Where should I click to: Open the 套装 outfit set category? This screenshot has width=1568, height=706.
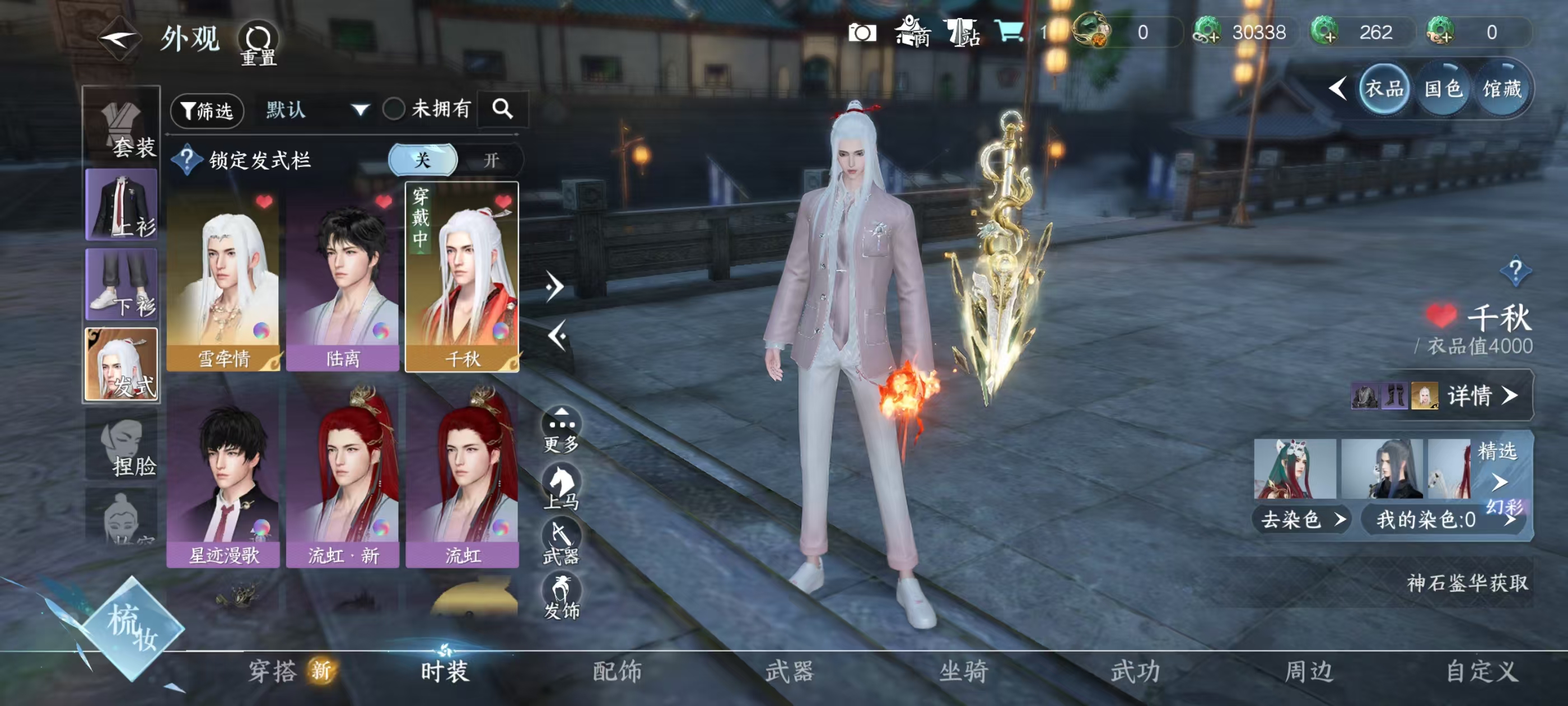[x=122, y=127]
